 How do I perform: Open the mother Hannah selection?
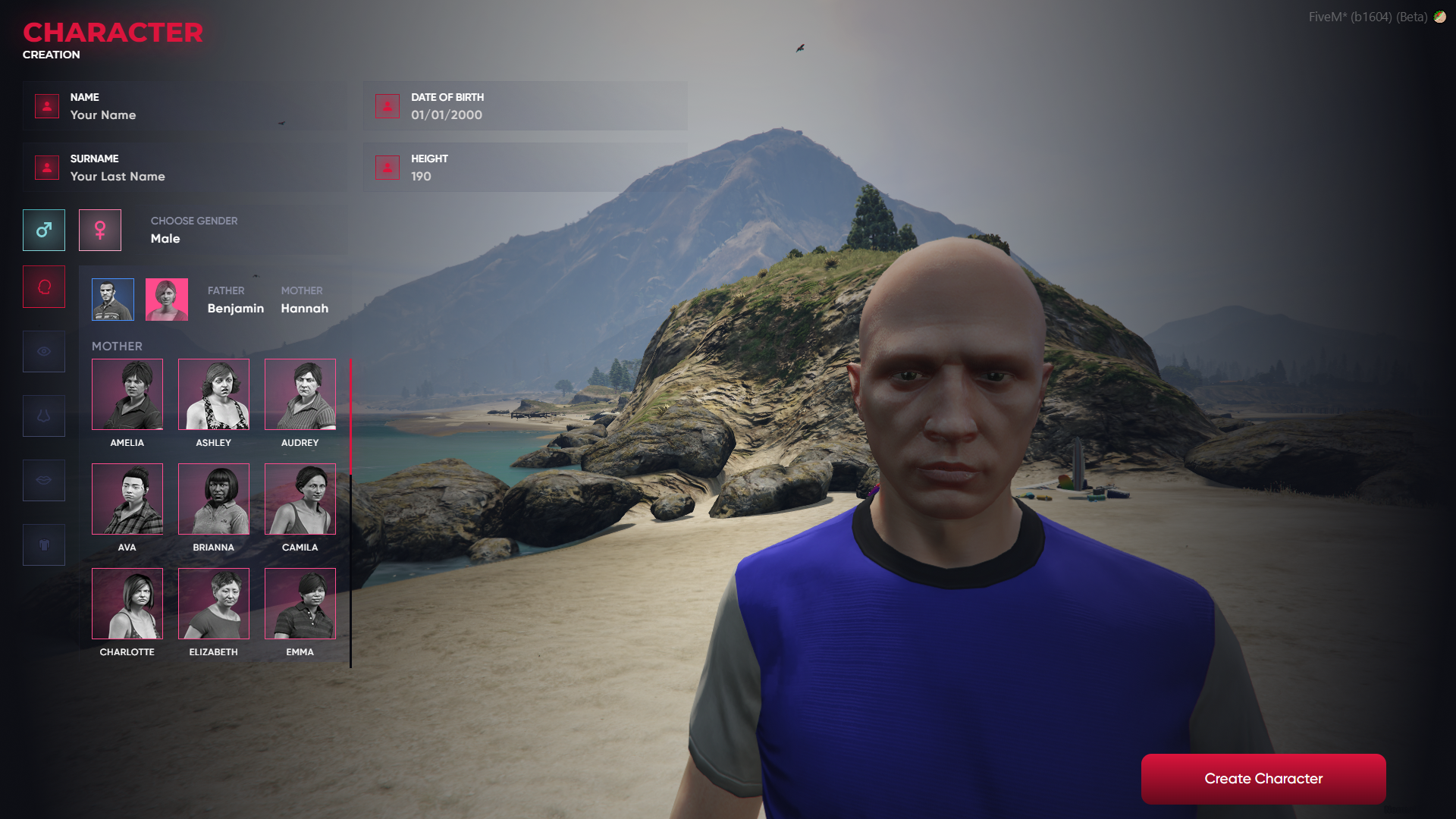click(x=166, y=299)
